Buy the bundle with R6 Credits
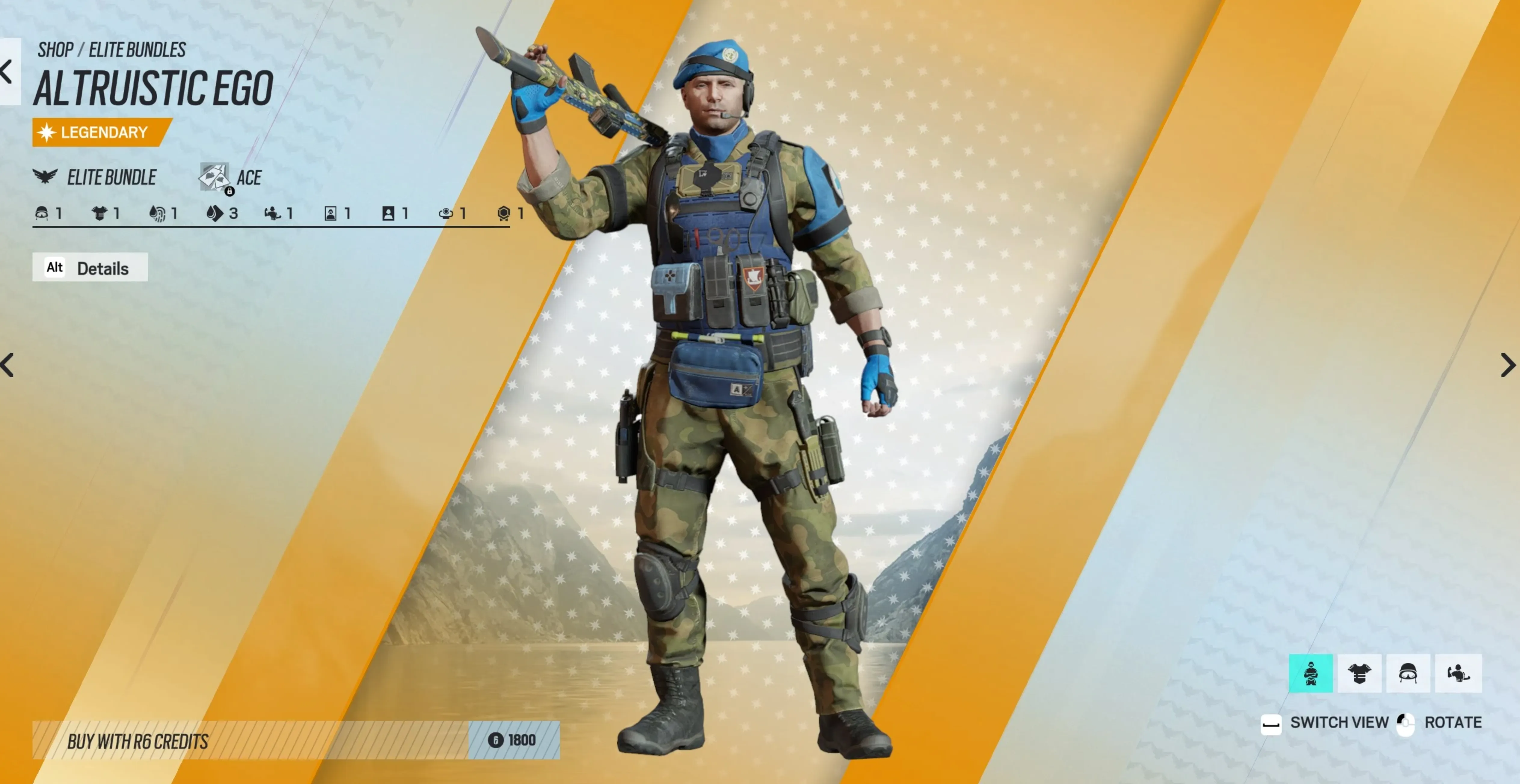Screen dimensions: 1520x784 tap(295, 740)
